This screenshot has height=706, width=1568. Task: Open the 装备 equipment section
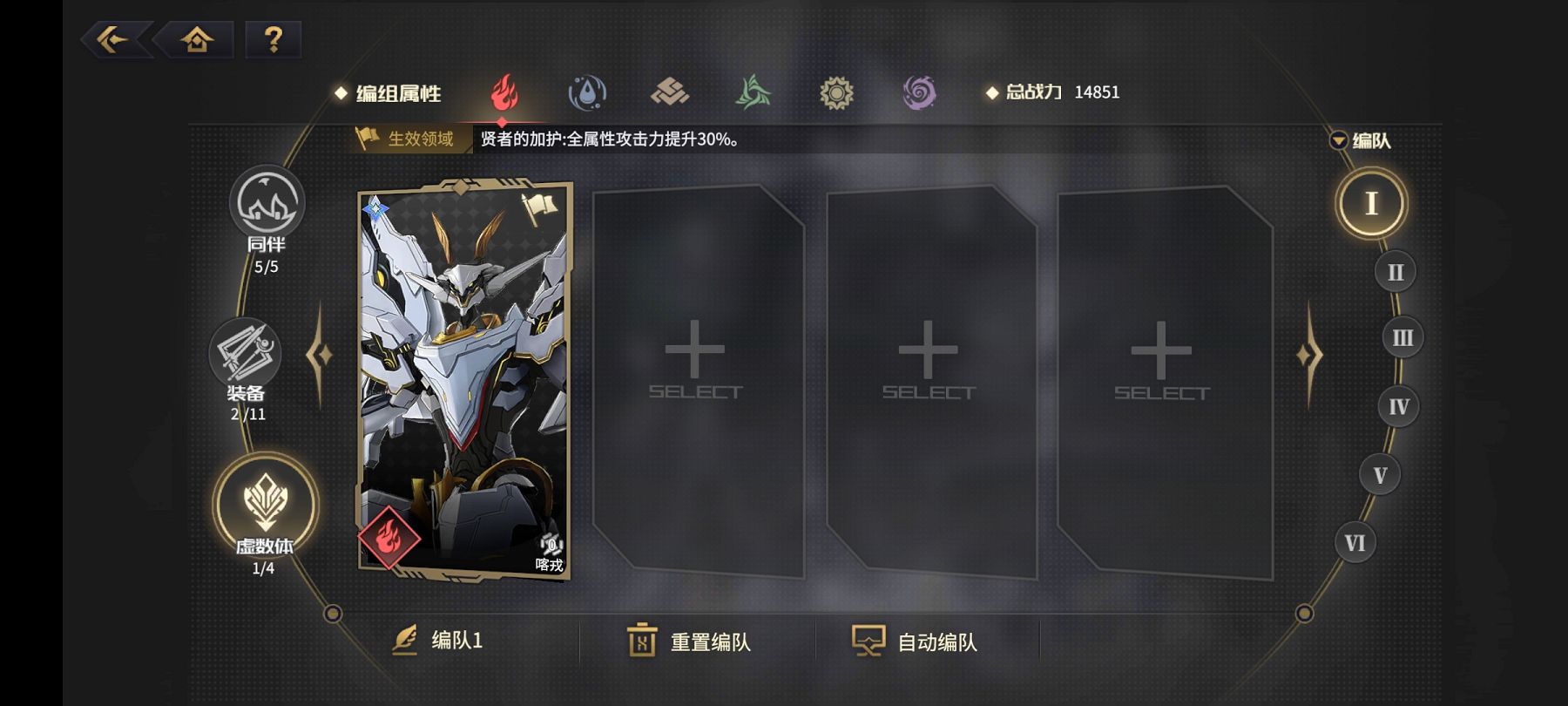pyautogui.click(x=246, y=357)
